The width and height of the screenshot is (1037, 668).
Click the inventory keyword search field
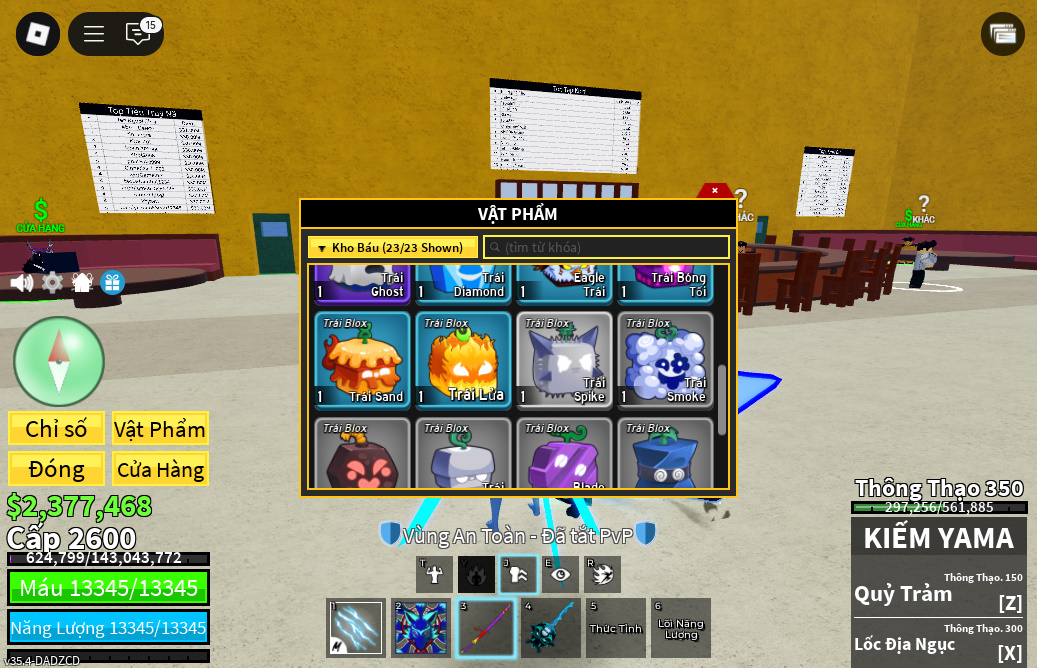pyautogui.click(x=606, y=247)
